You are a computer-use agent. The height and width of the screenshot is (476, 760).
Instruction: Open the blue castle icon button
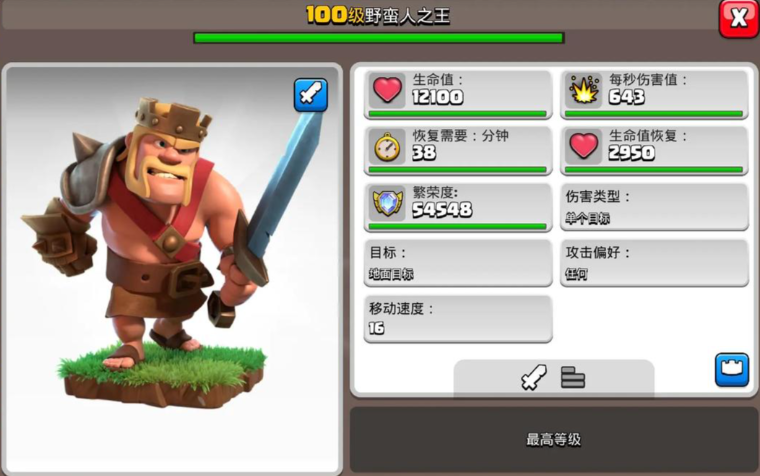731,369
